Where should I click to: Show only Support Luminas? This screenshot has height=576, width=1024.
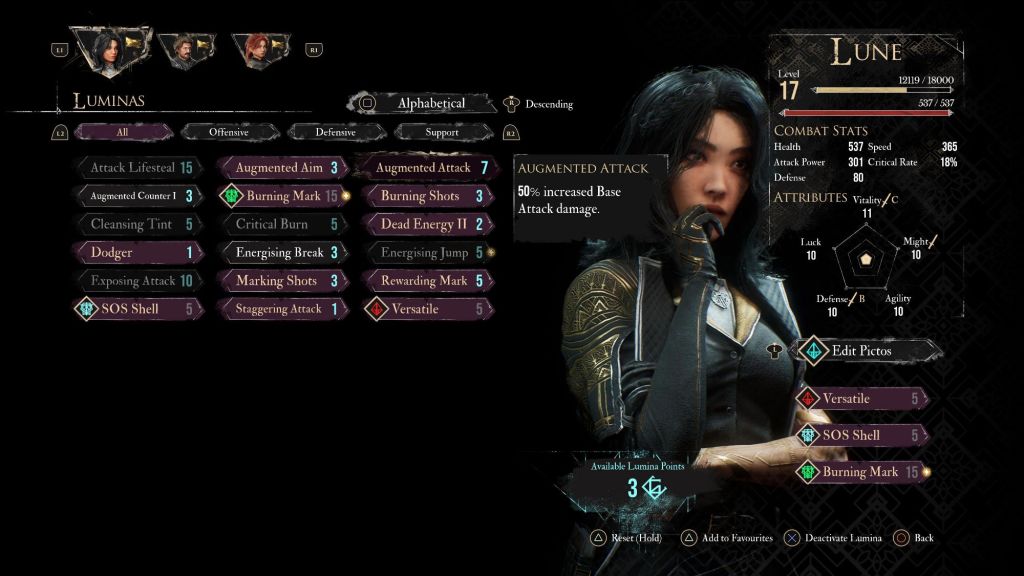pyautogui.click(x=442, y=132)
